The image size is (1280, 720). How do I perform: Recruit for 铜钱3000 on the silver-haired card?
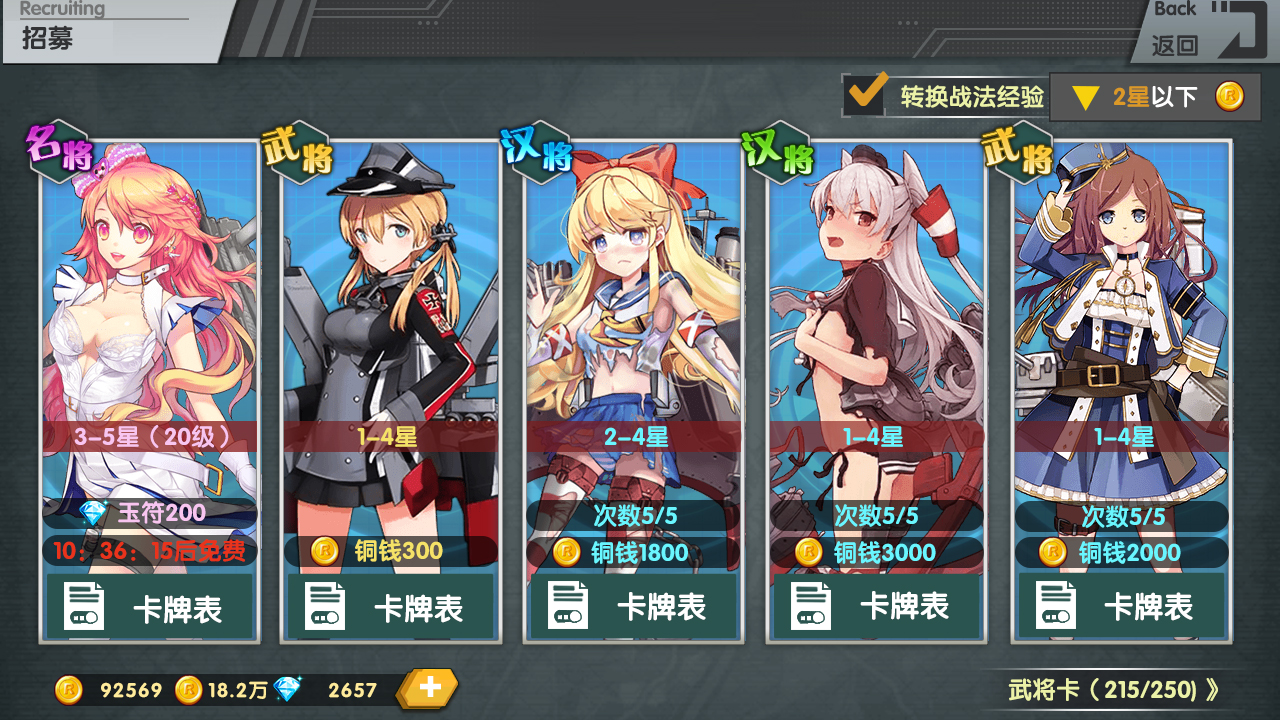[876, 552]
